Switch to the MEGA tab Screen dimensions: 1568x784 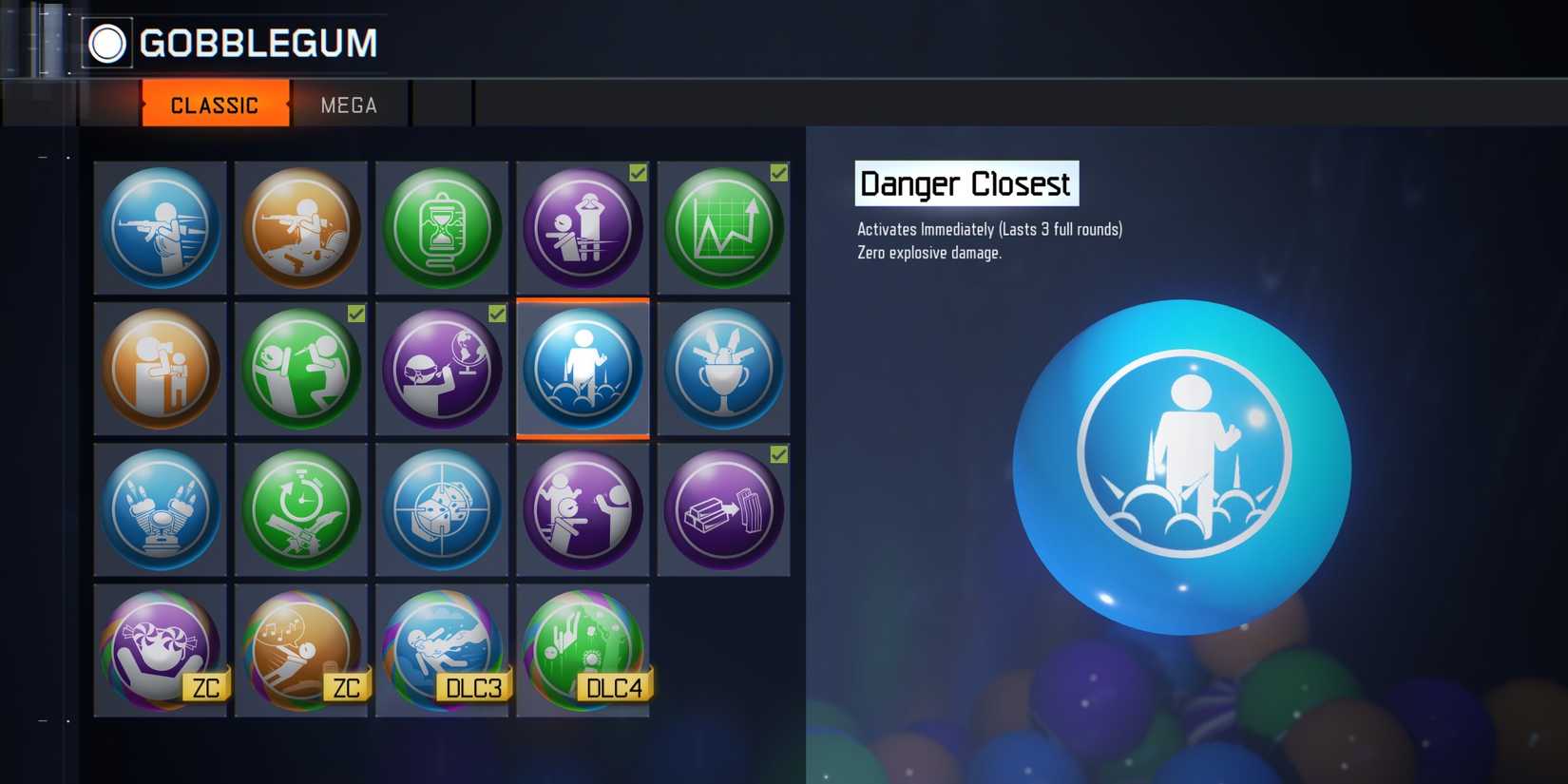click(x=348, y=105)
